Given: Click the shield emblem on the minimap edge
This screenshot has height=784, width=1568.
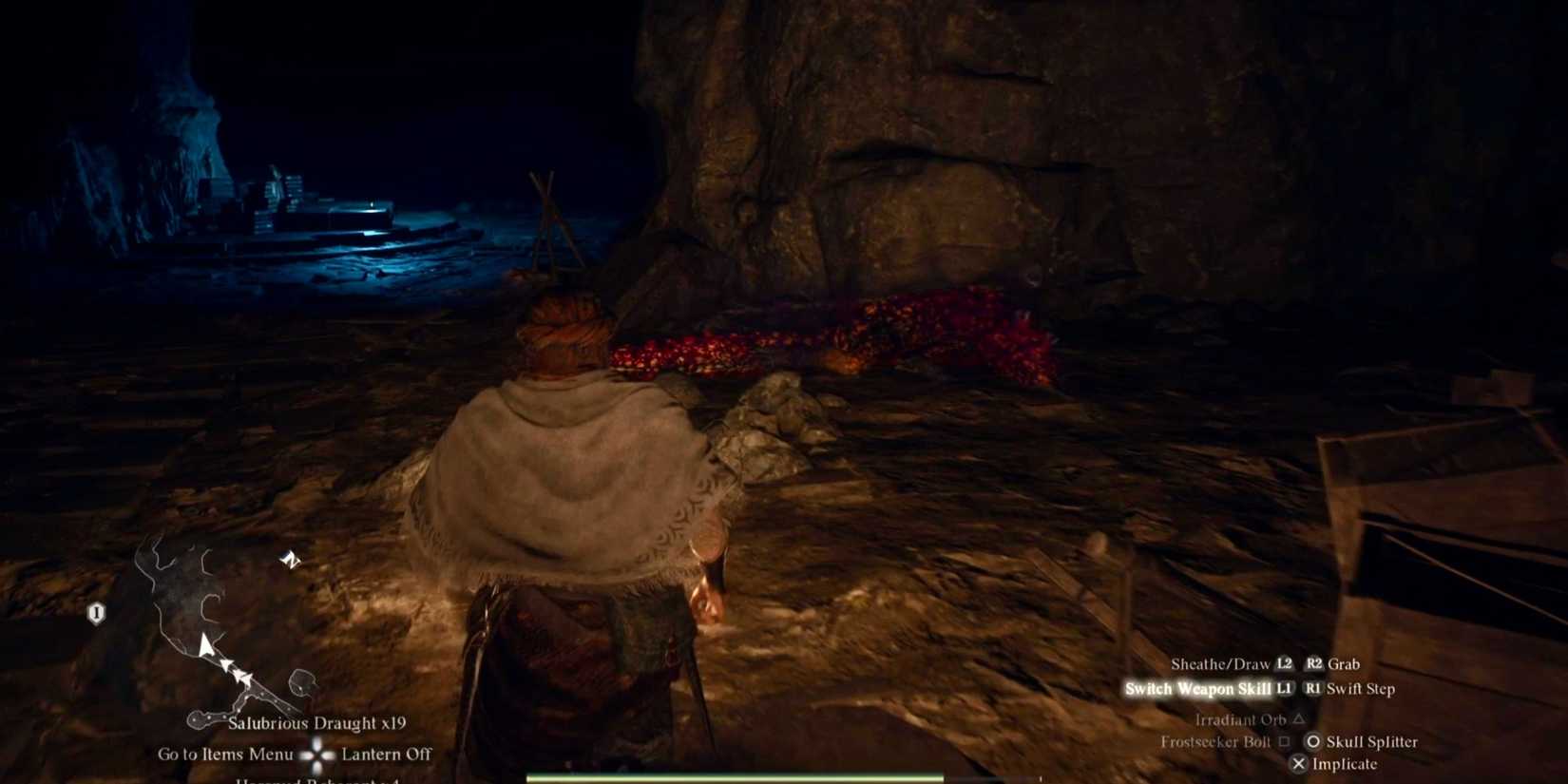Looking at the screenshot, I should pyautogui.click(x=95, y=612).
